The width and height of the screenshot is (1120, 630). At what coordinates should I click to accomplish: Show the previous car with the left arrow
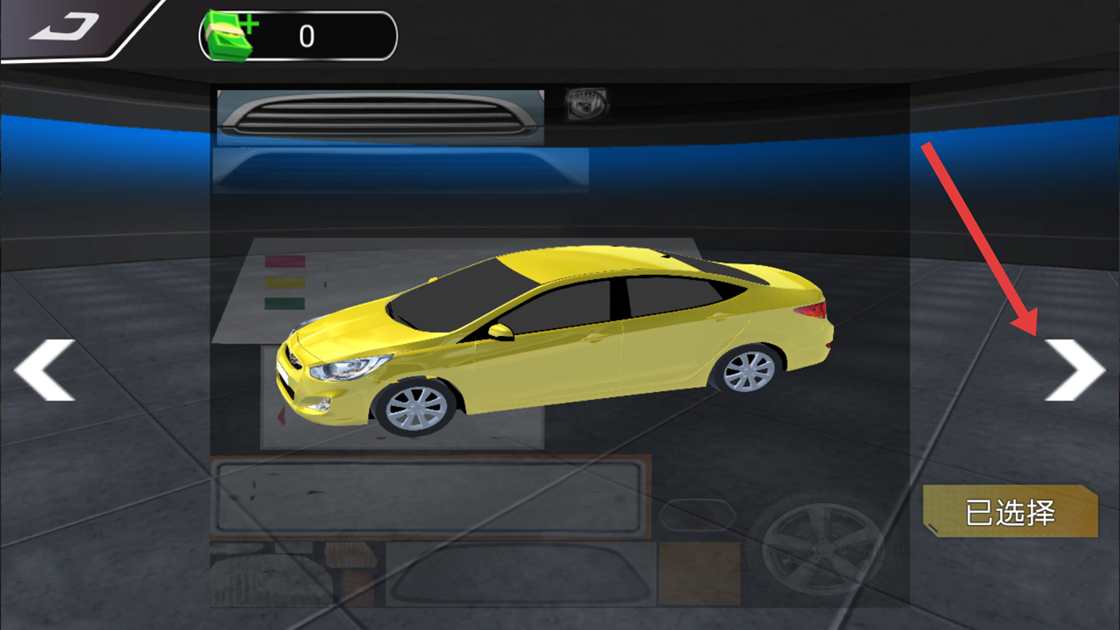point(45,370)
